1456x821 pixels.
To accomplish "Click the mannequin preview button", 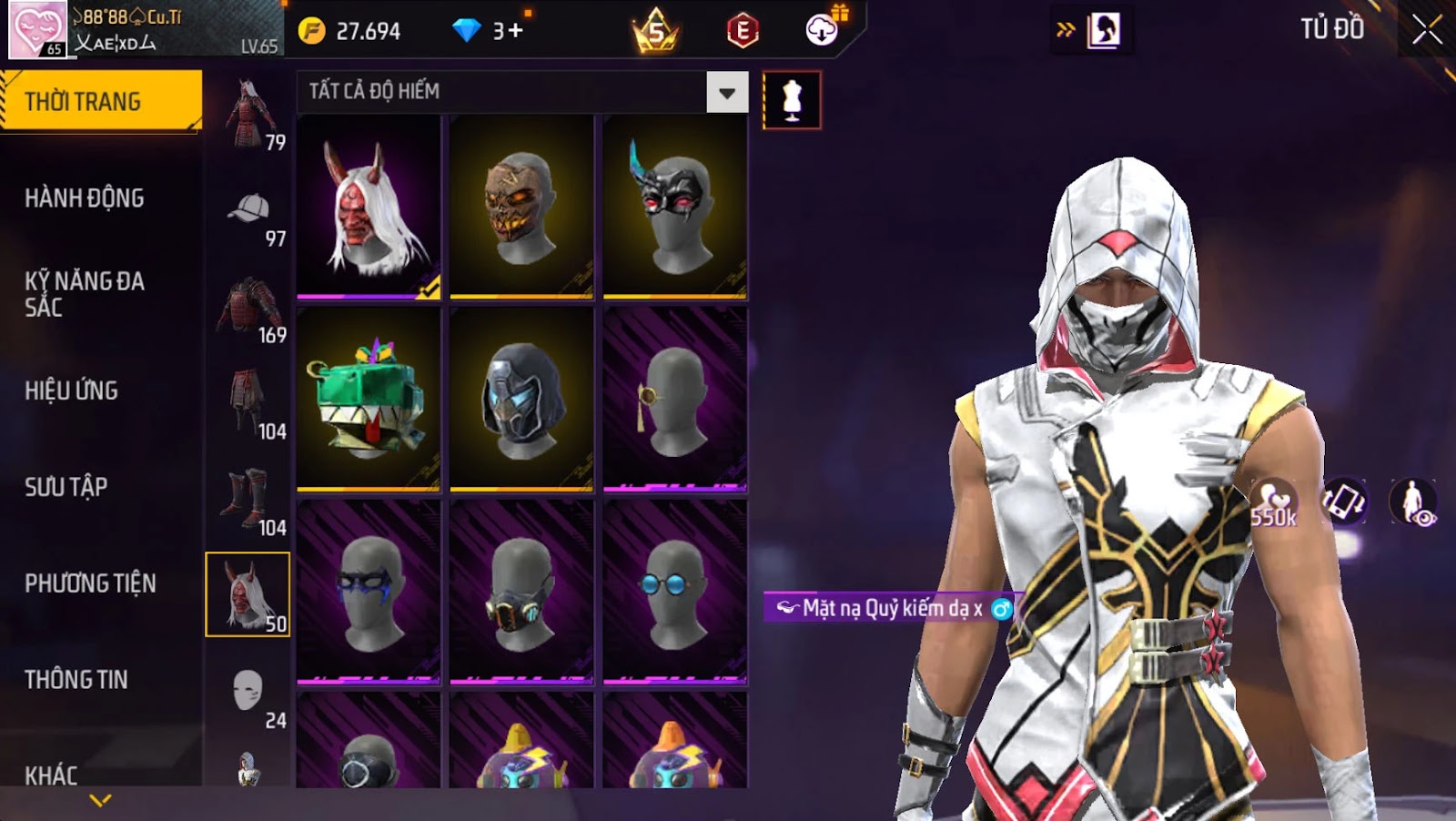I will pos(792,100).
